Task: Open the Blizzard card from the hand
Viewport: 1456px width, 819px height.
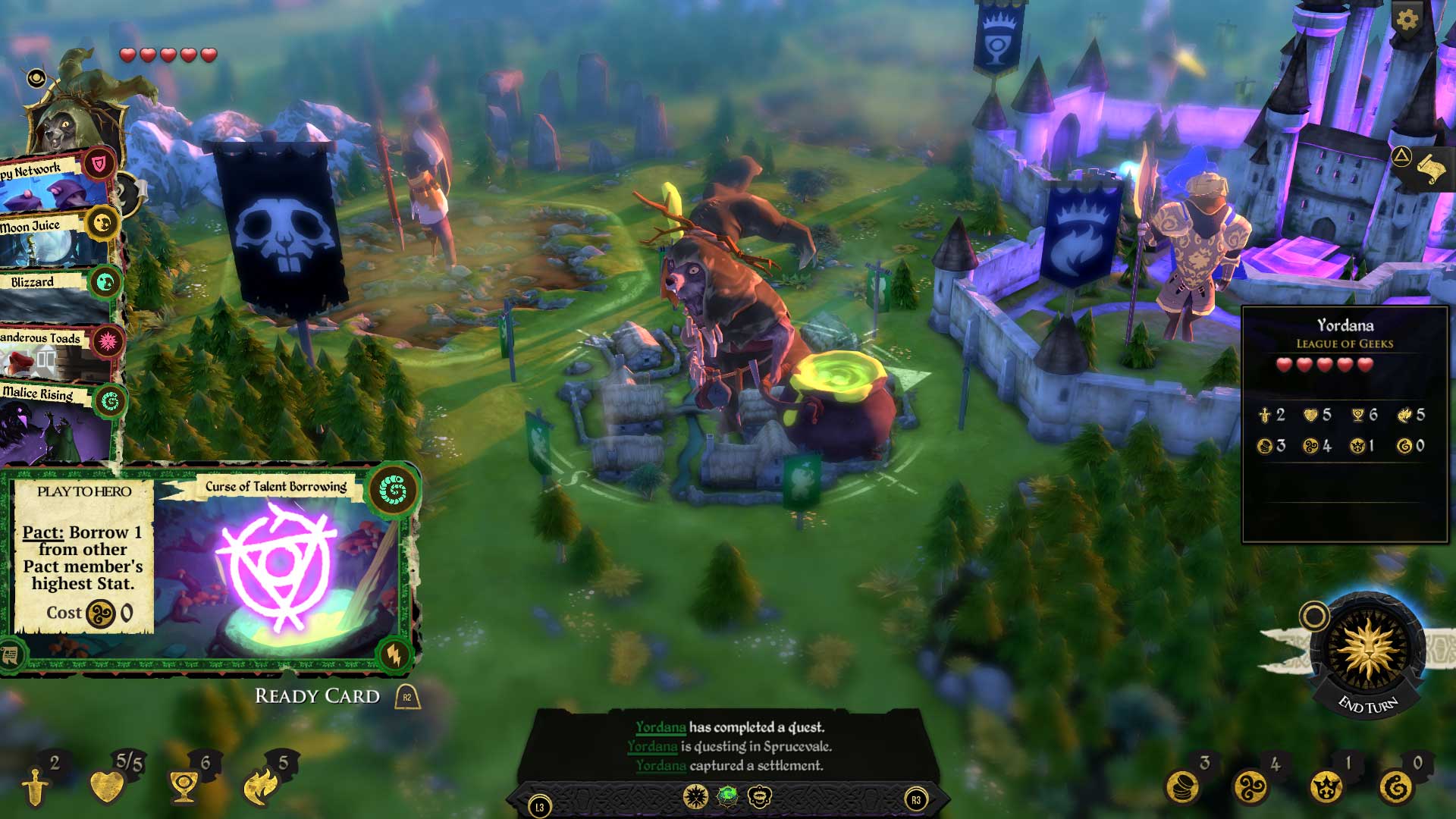Action: (32, 282)
